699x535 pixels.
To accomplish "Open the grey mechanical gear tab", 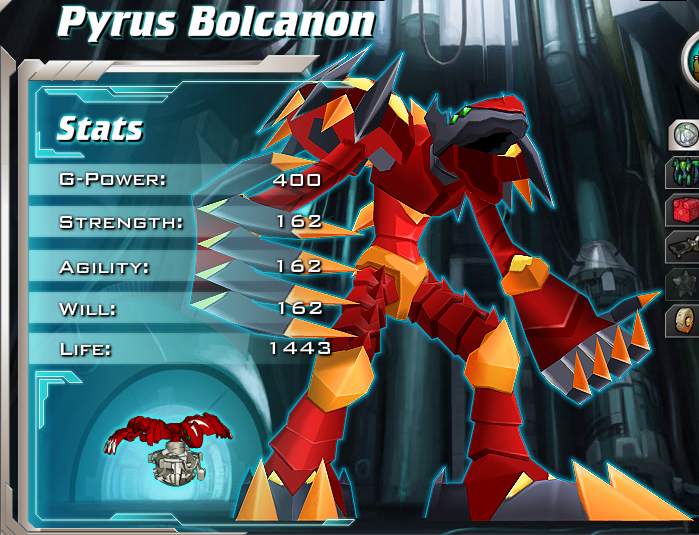I will coord(684,246).
